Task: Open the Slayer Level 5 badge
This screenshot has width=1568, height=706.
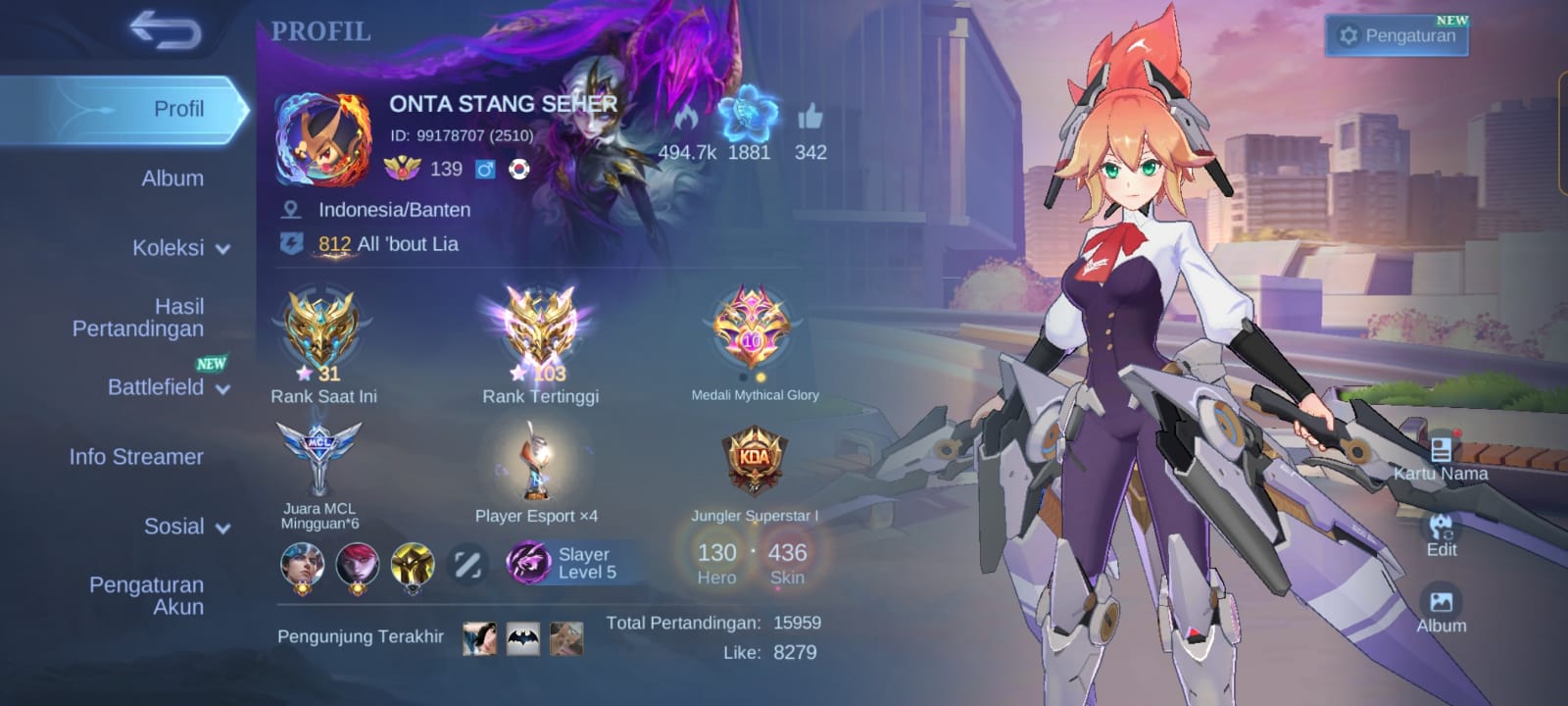Action: point(563,564)
